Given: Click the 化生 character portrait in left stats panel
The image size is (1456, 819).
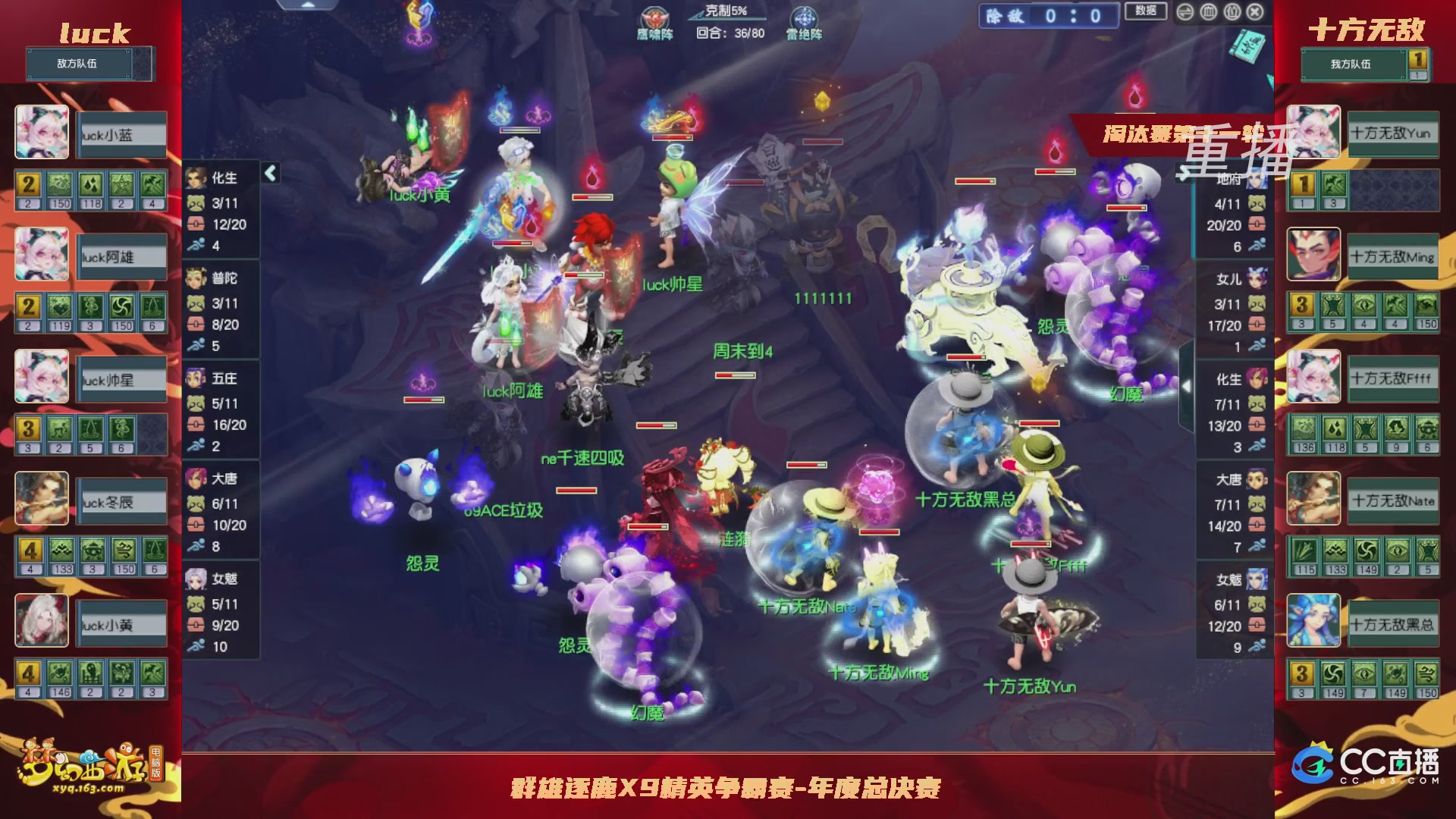Looking at the screenshot, I should [x=196, y=178].
